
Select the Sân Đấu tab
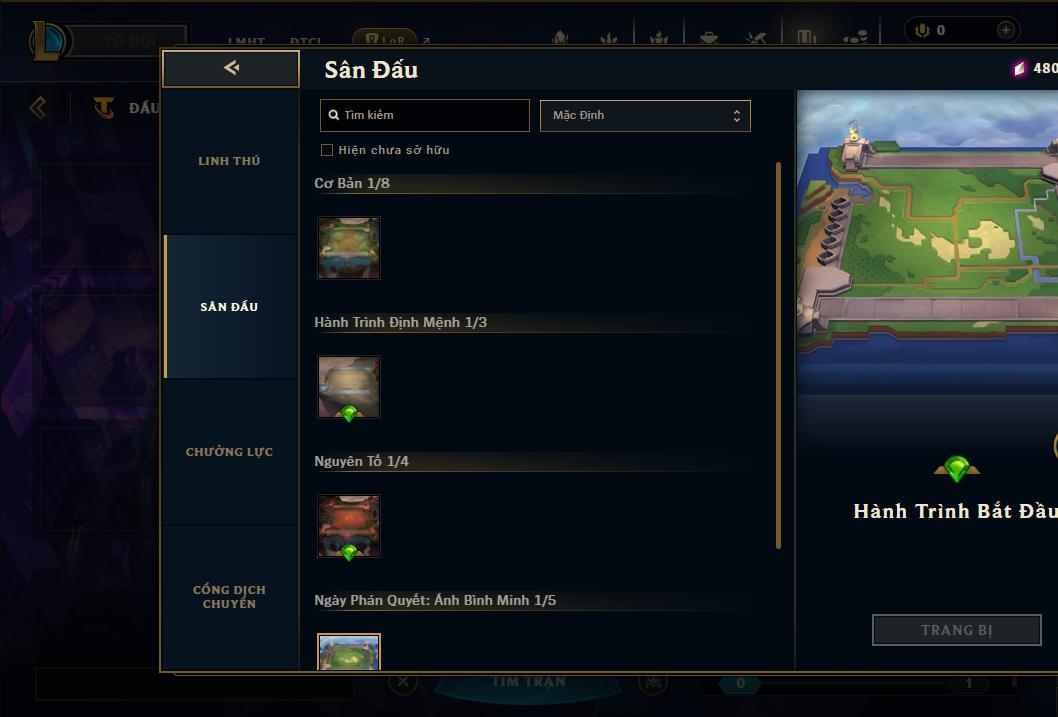point(229,307)
